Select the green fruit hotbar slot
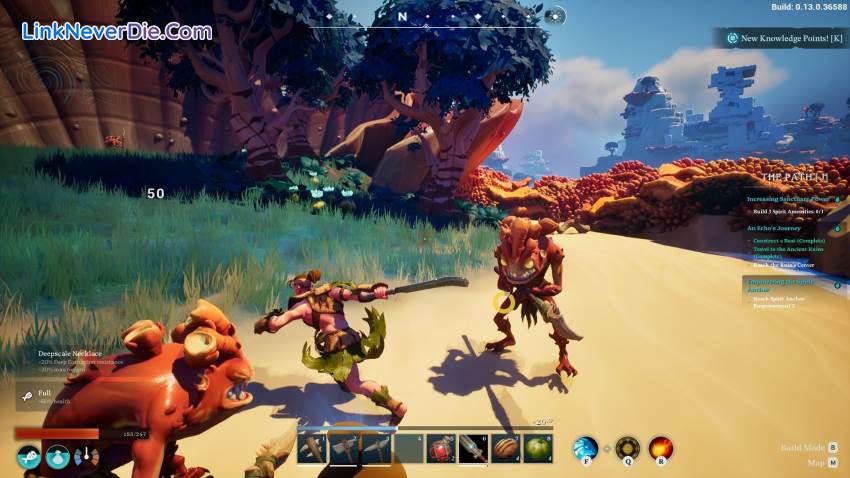850x478 pixels. tap(537, 449)
